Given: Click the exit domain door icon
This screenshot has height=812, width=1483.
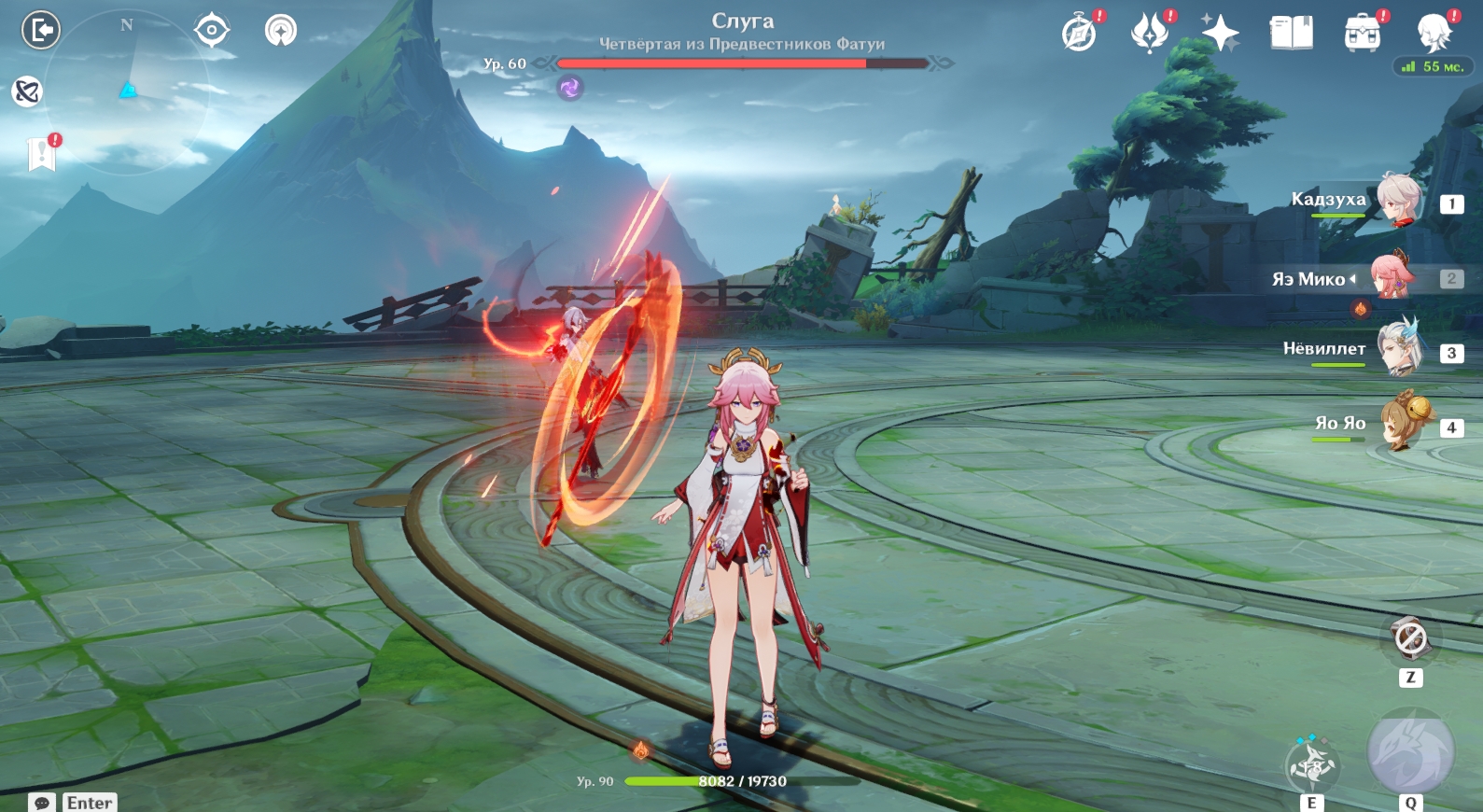Looking at the screenshot, I should tap(41, 30).
